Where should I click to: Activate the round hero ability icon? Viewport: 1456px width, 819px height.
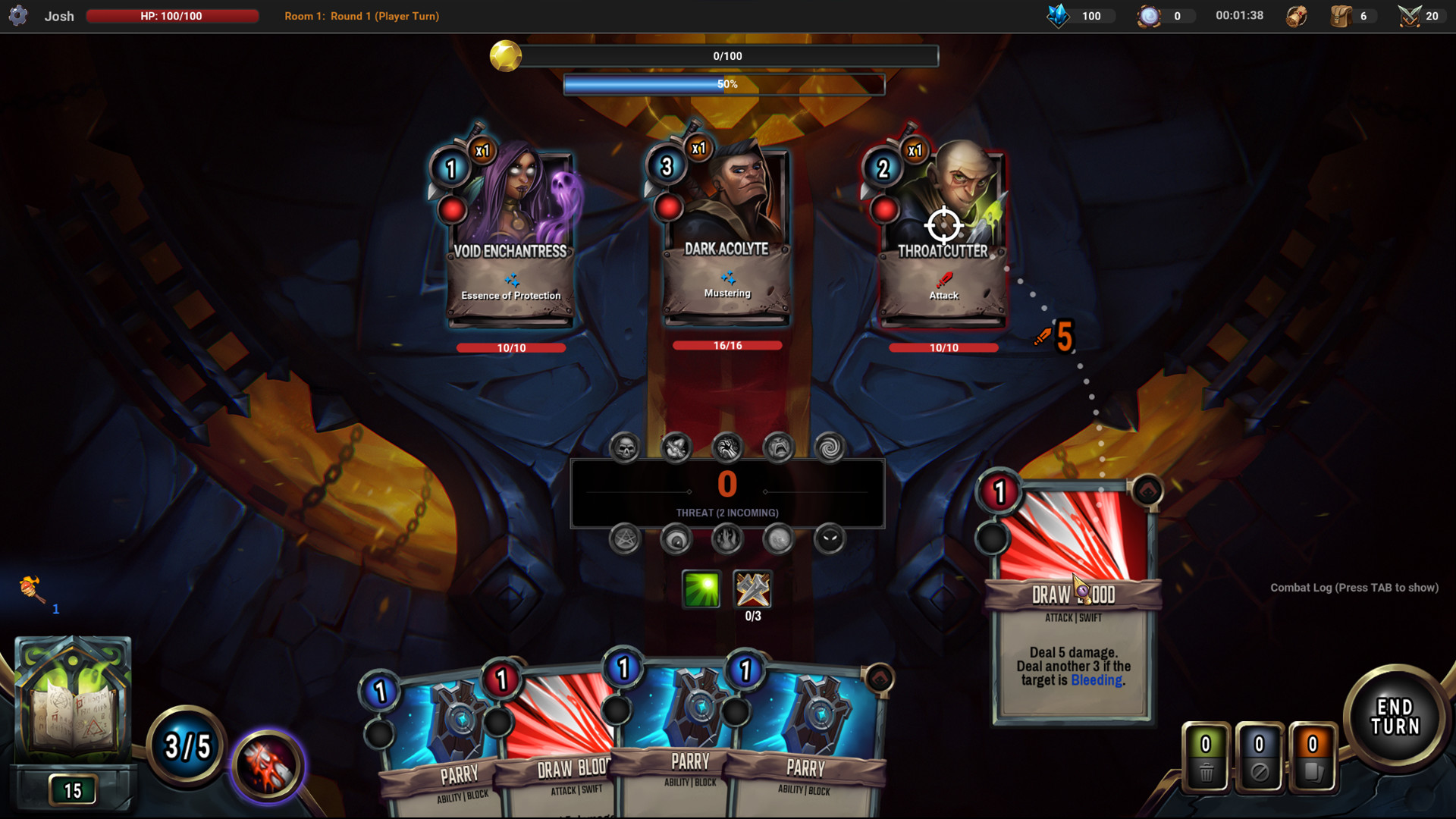268,766
